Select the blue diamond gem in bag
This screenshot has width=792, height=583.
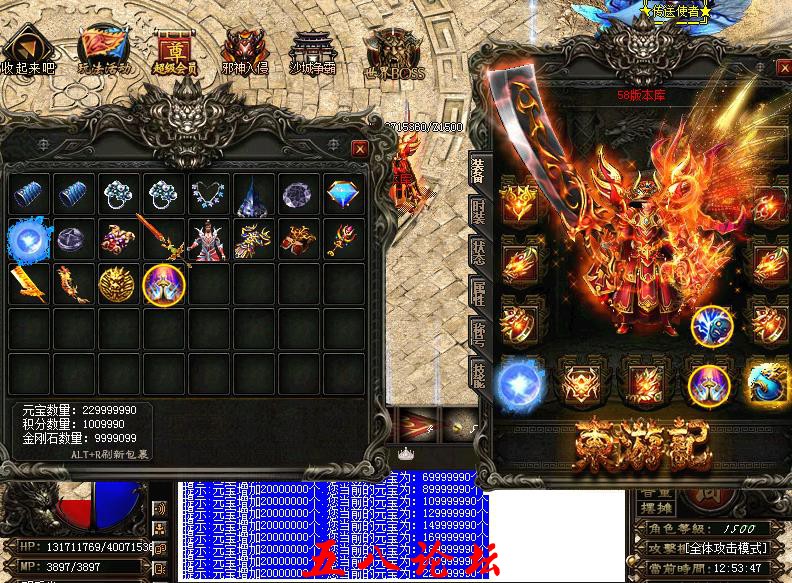coord(344,195)
